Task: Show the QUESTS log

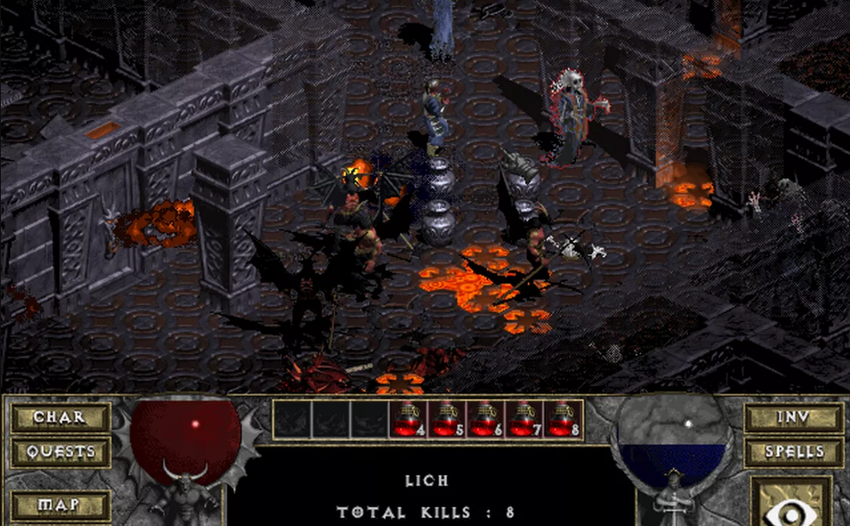Action: (x=59, y=451)
